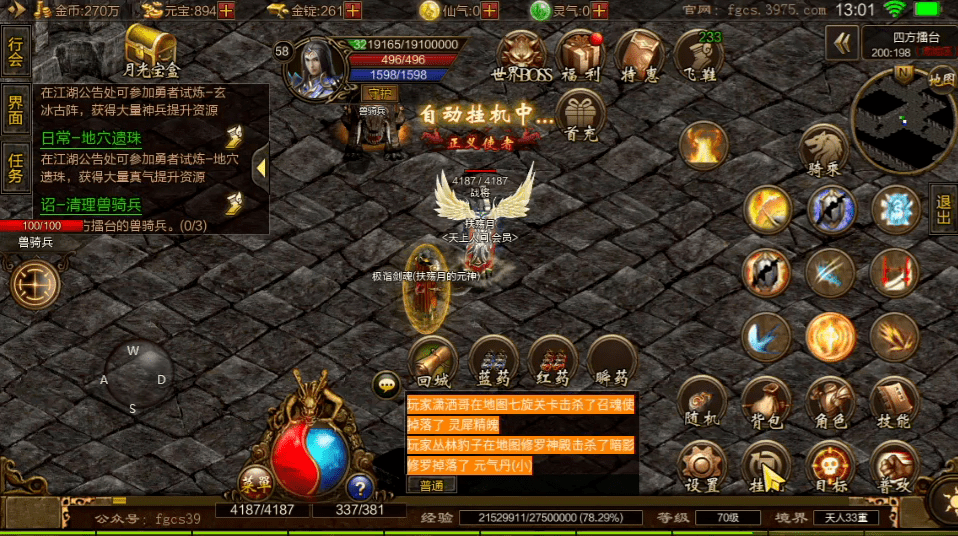Add 元宝 with the red plus button
958x536 pixels.
pos(226,11)
